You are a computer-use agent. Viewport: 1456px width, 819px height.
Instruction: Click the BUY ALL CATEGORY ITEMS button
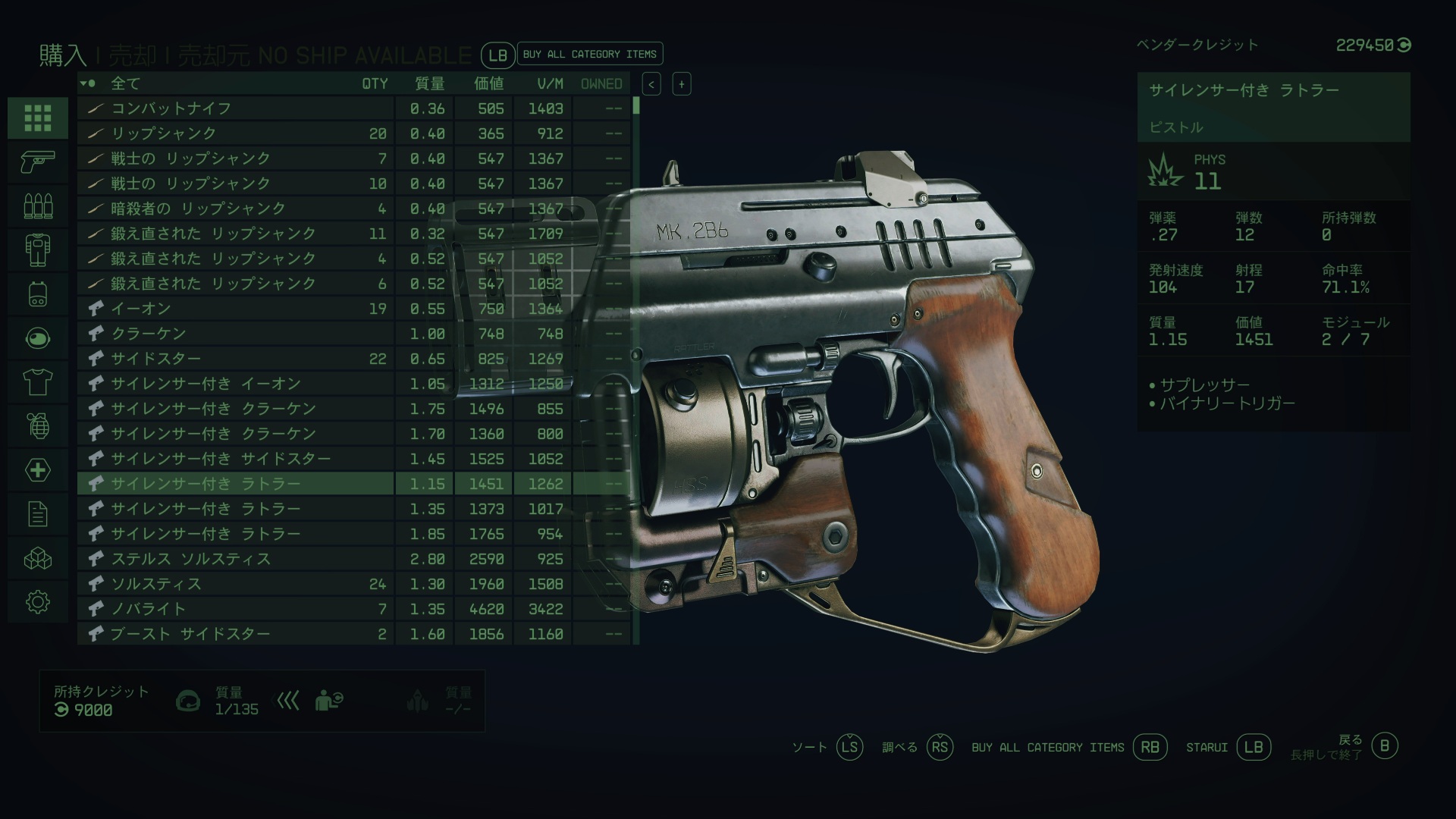point(589,54)
